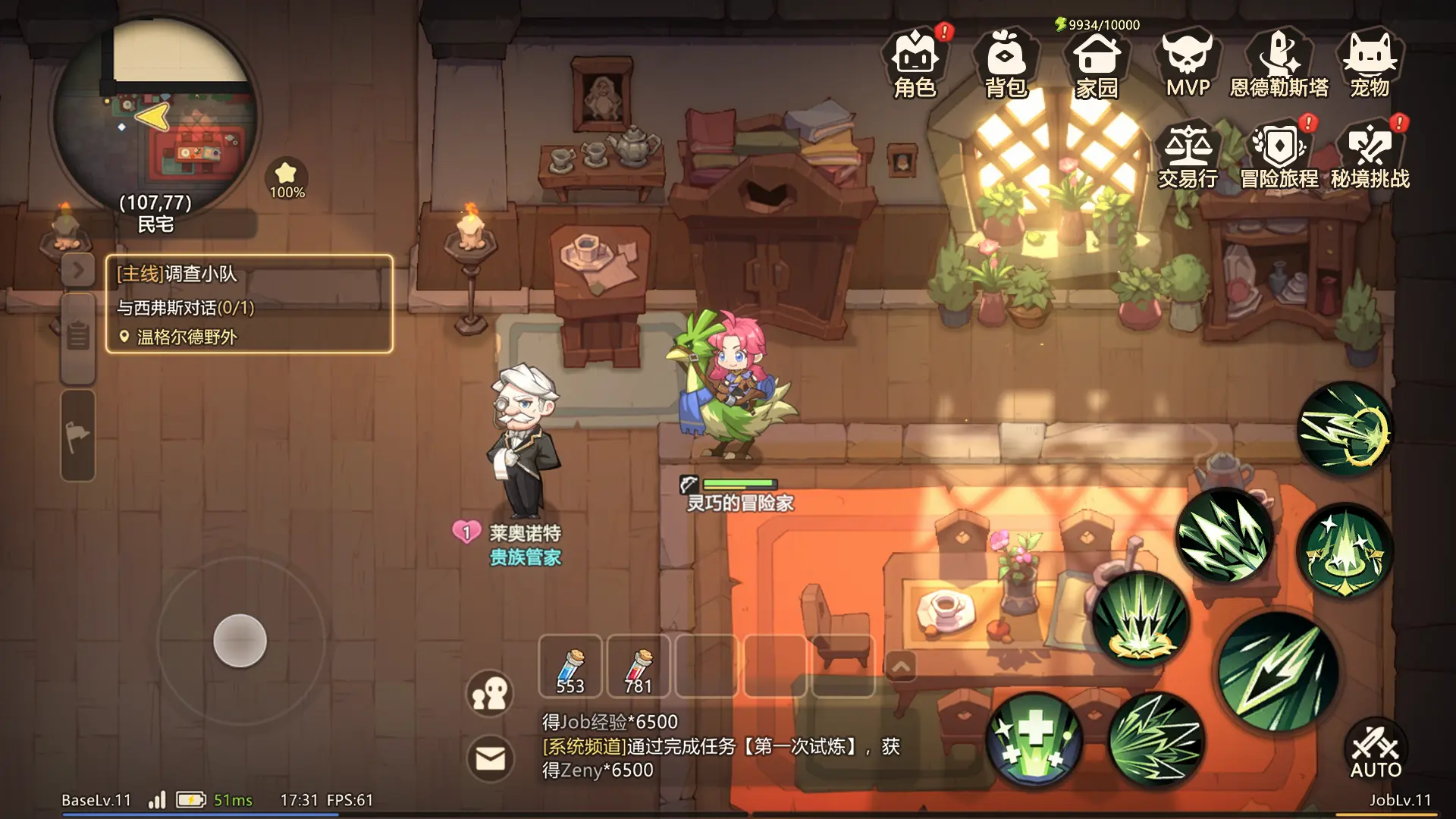Image resolution: width=1456 pixels, height=819 pixels.
Task: Select the 调查小队 main quest tracker
Action: (x=249, y=303)
